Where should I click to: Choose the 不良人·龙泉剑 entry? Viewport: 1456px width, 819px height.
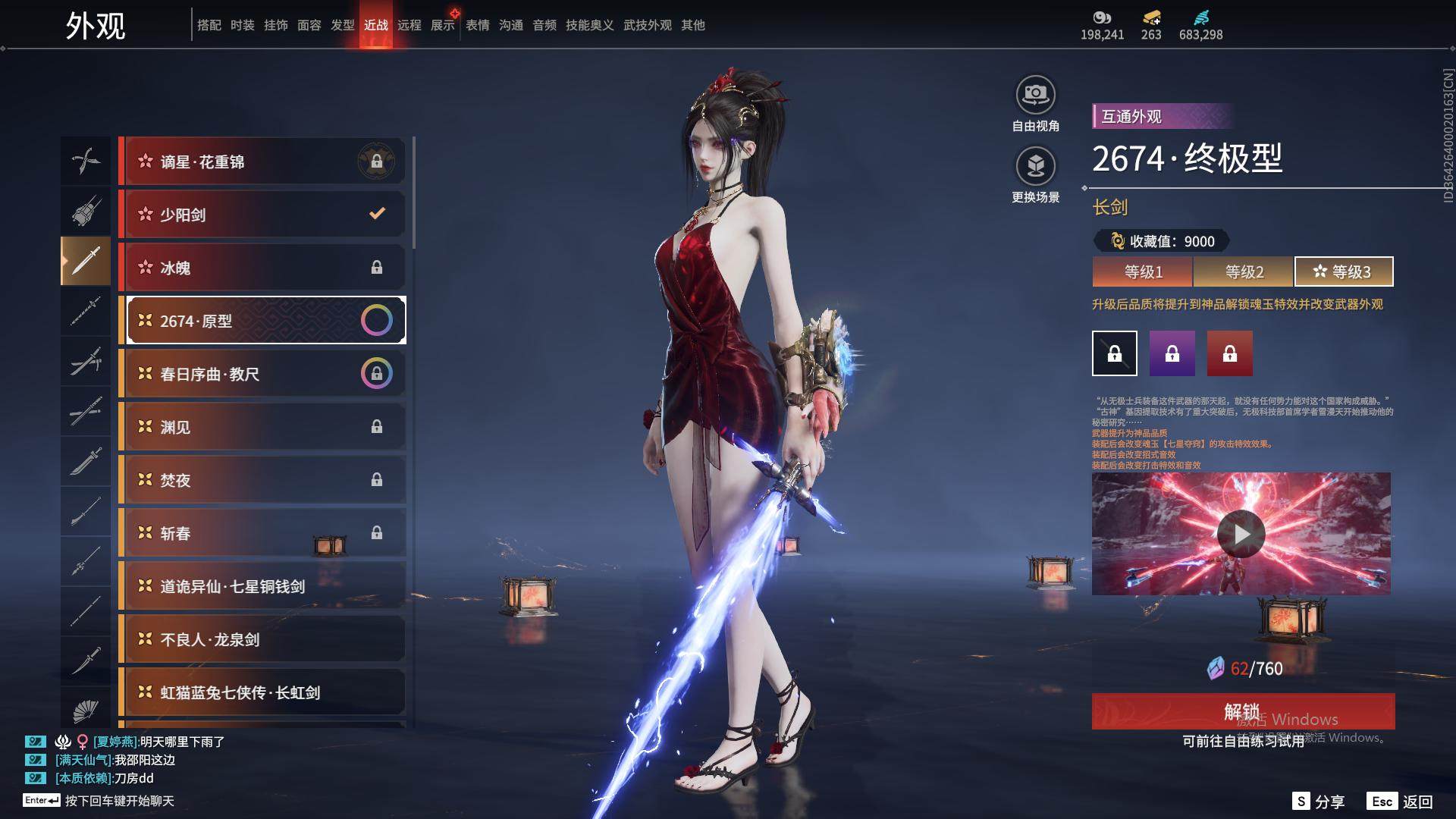[x=262, y=639]
